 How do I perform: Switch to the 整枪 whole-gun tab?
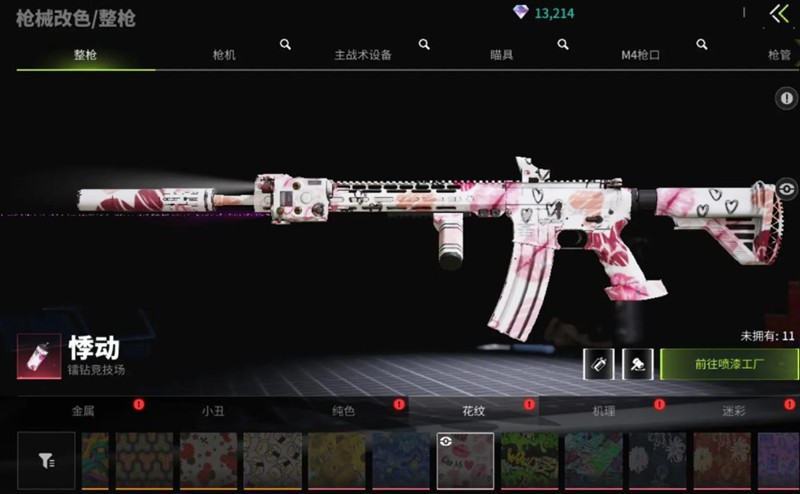(85, 55)
